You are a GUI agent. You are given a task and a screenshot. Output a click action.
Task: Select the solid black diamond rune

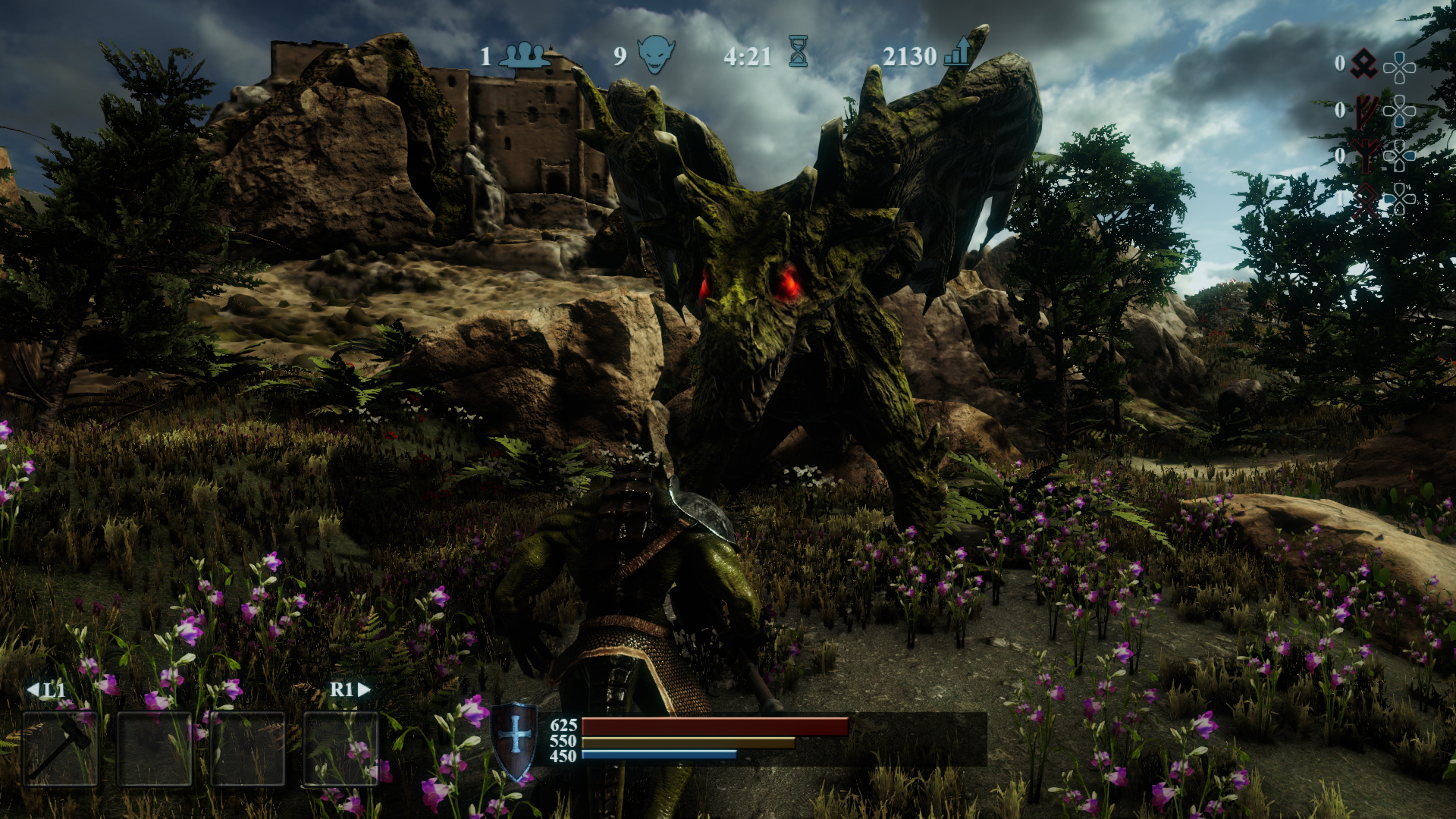pyautogui.click(x=1364, y=64)
